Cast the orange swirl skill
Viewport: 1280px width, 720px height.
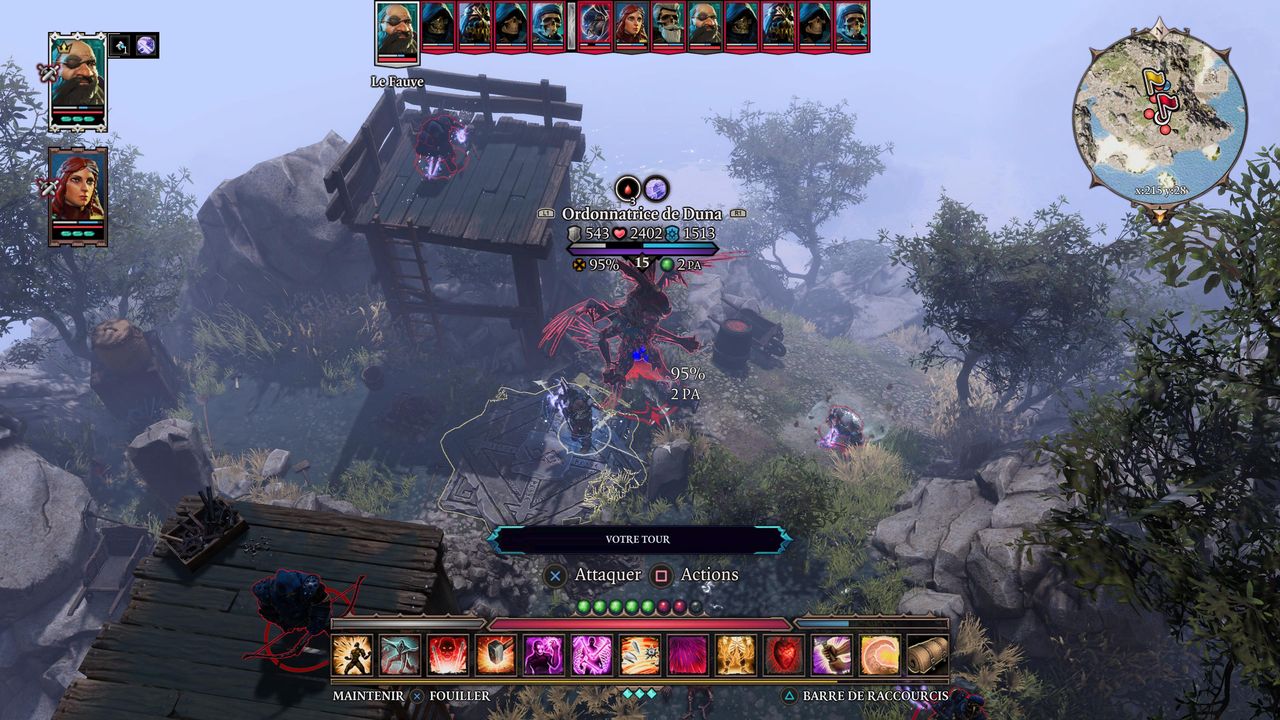pyautogui.click(x=880, y=654)
